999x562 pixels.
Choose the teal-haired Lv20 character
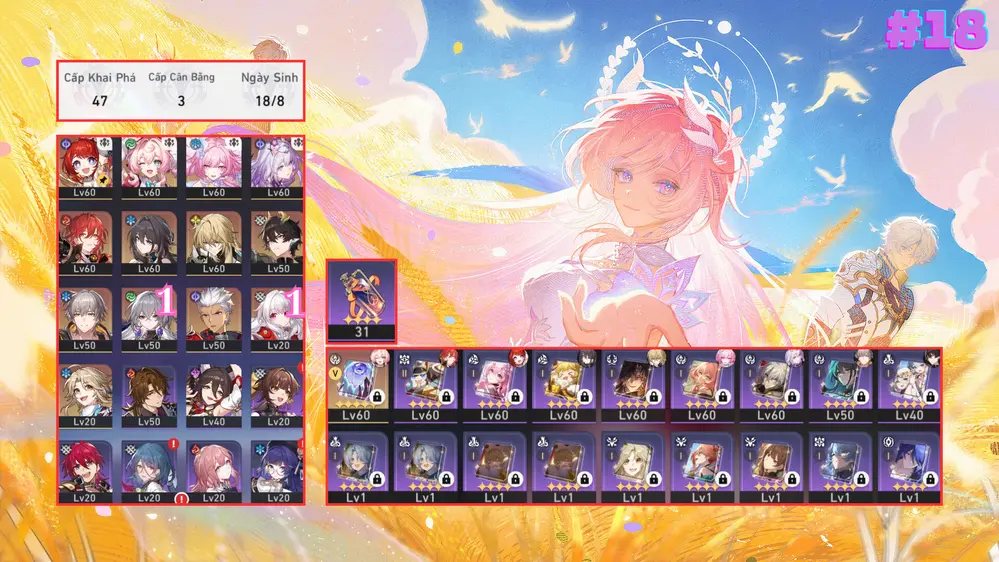pyautogui.click(x=149, y=470)
